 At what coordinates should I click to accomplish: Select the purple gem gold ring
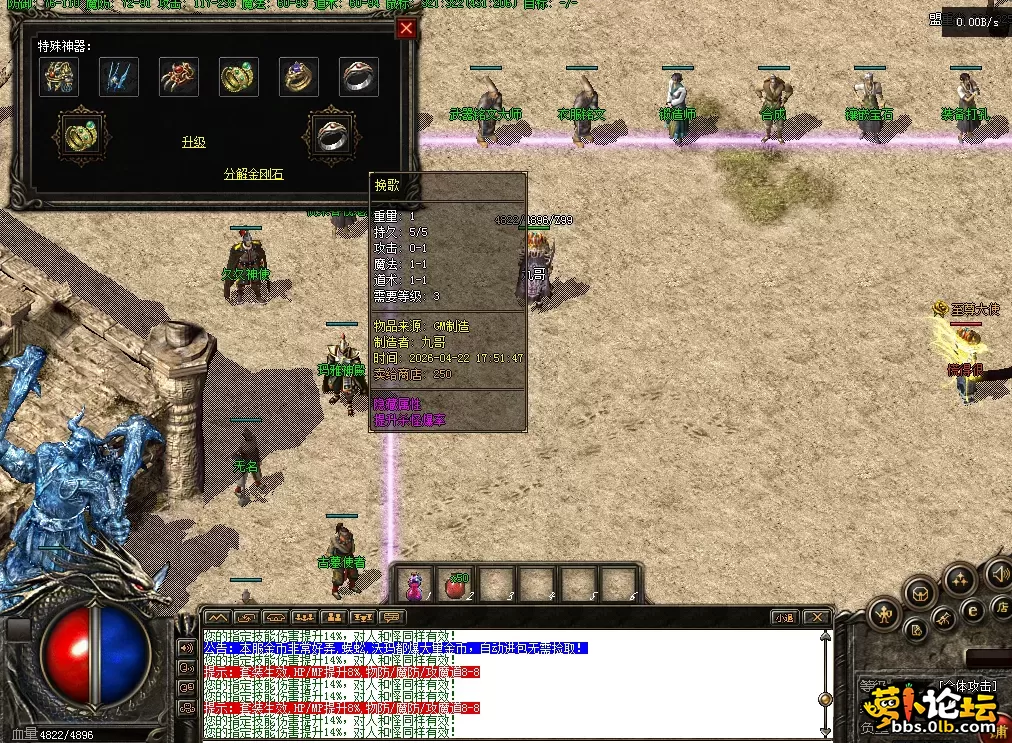[299, 77]
